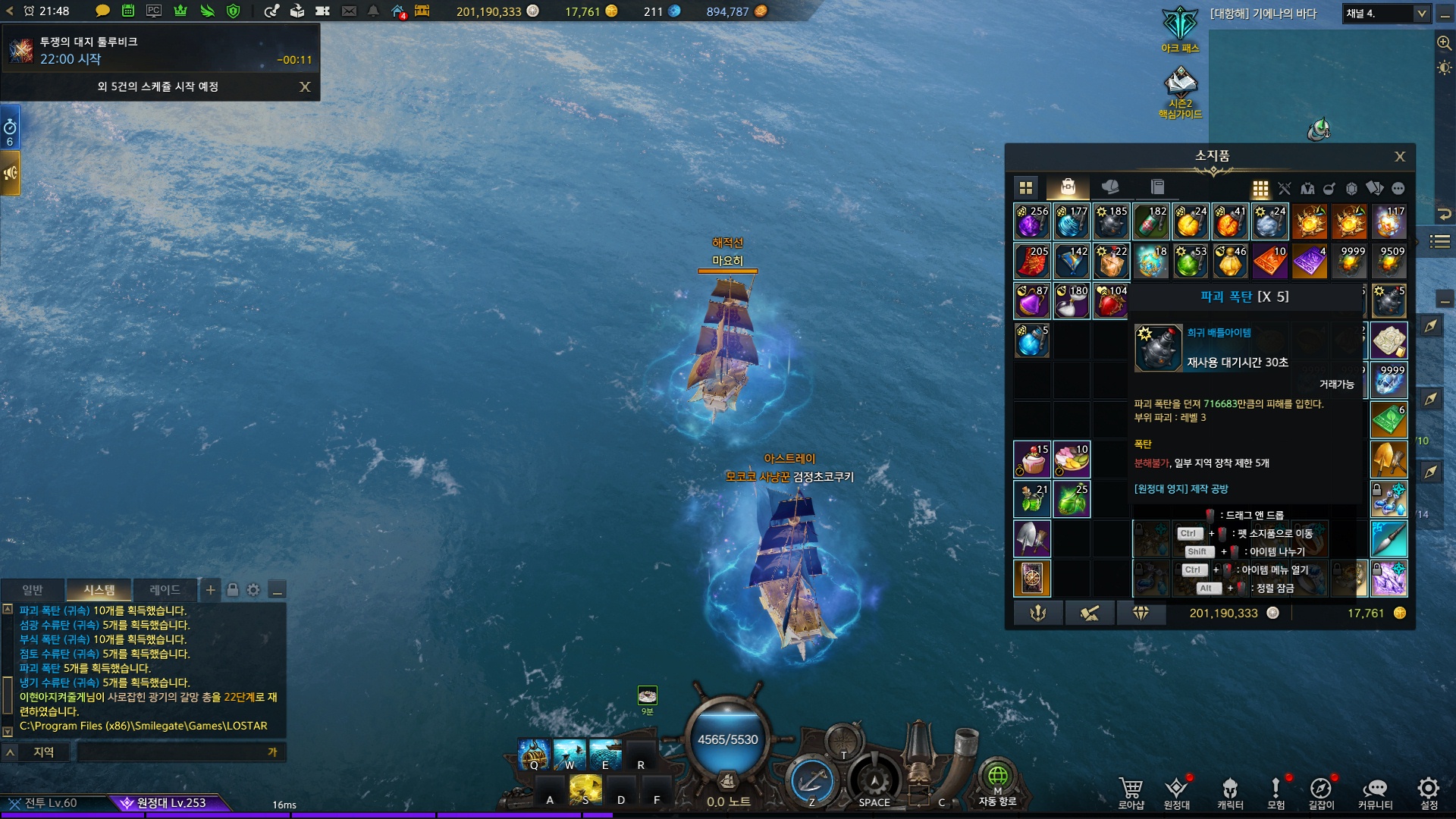Open the 길잡이 guide menu

click(x=1320, y=792)
